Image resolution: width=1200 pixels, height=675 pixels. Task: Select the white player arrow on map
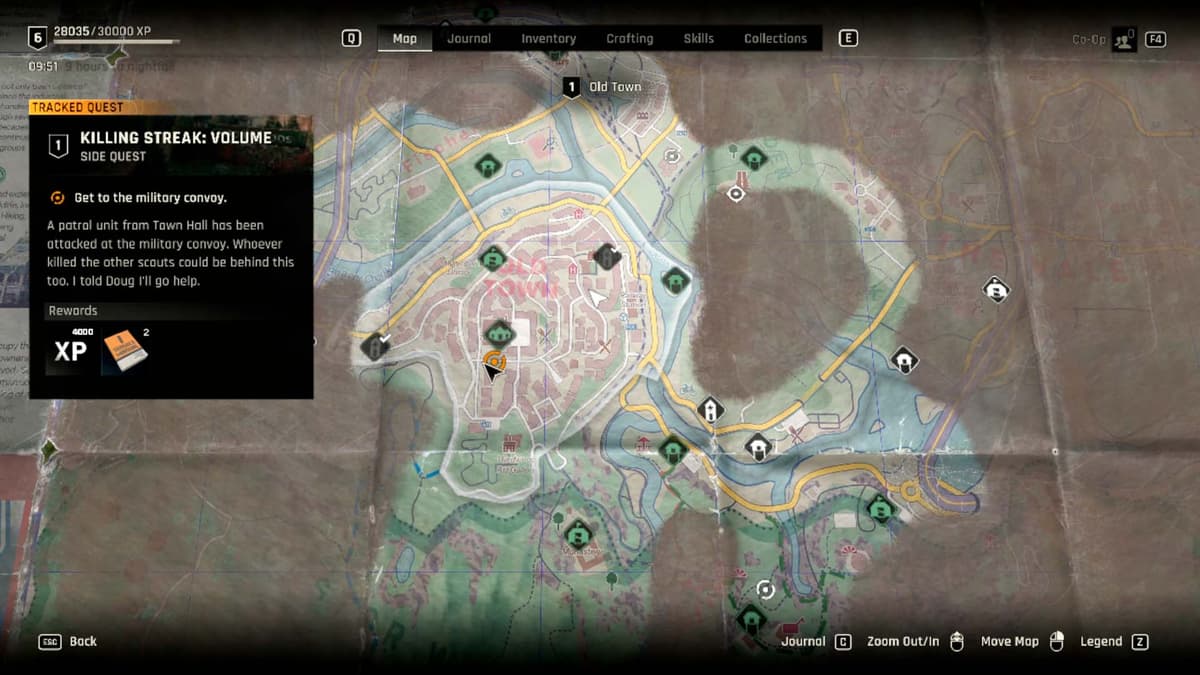[598, 297]
